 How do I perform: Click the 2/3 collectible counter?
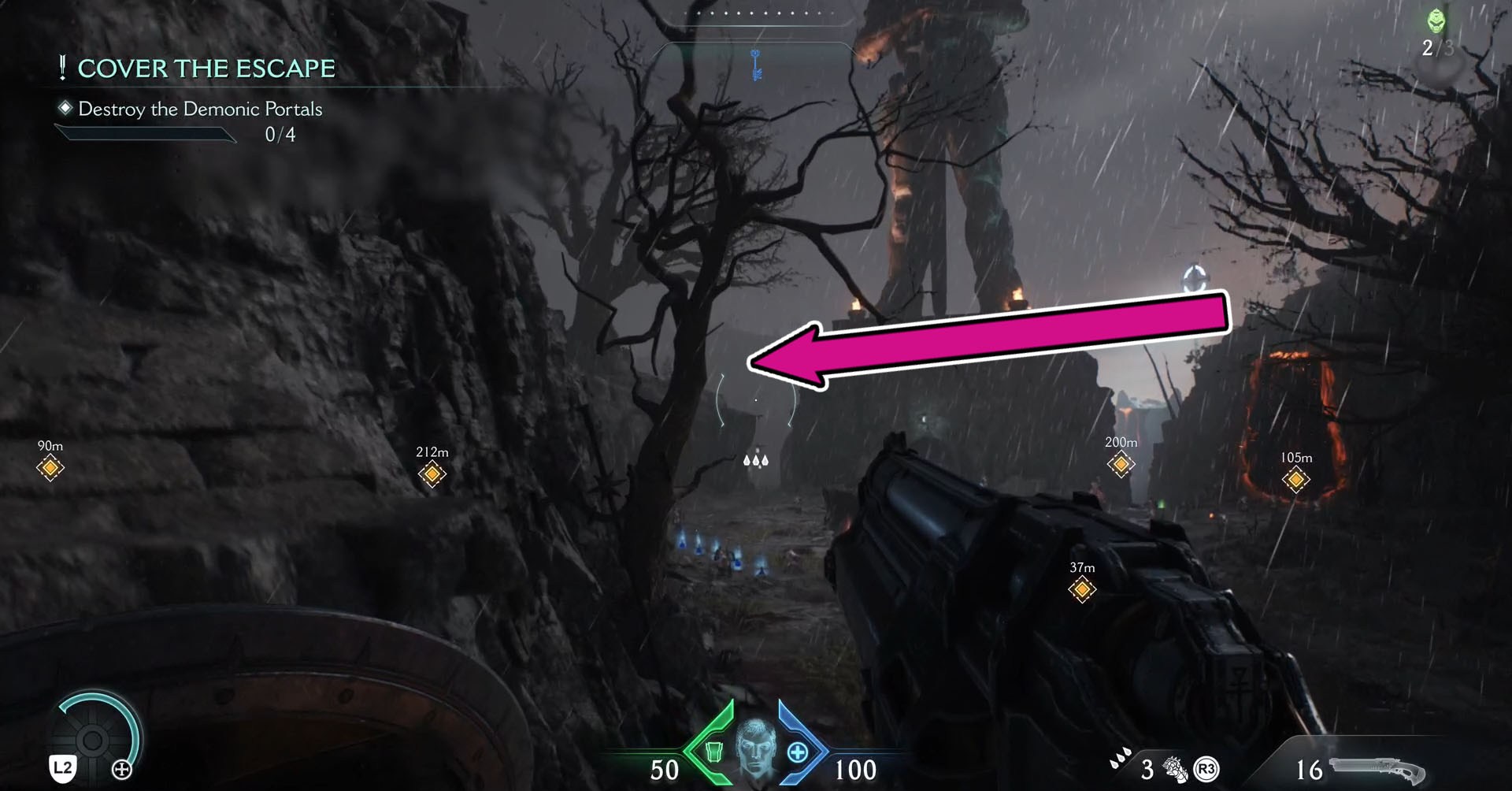1438,49
